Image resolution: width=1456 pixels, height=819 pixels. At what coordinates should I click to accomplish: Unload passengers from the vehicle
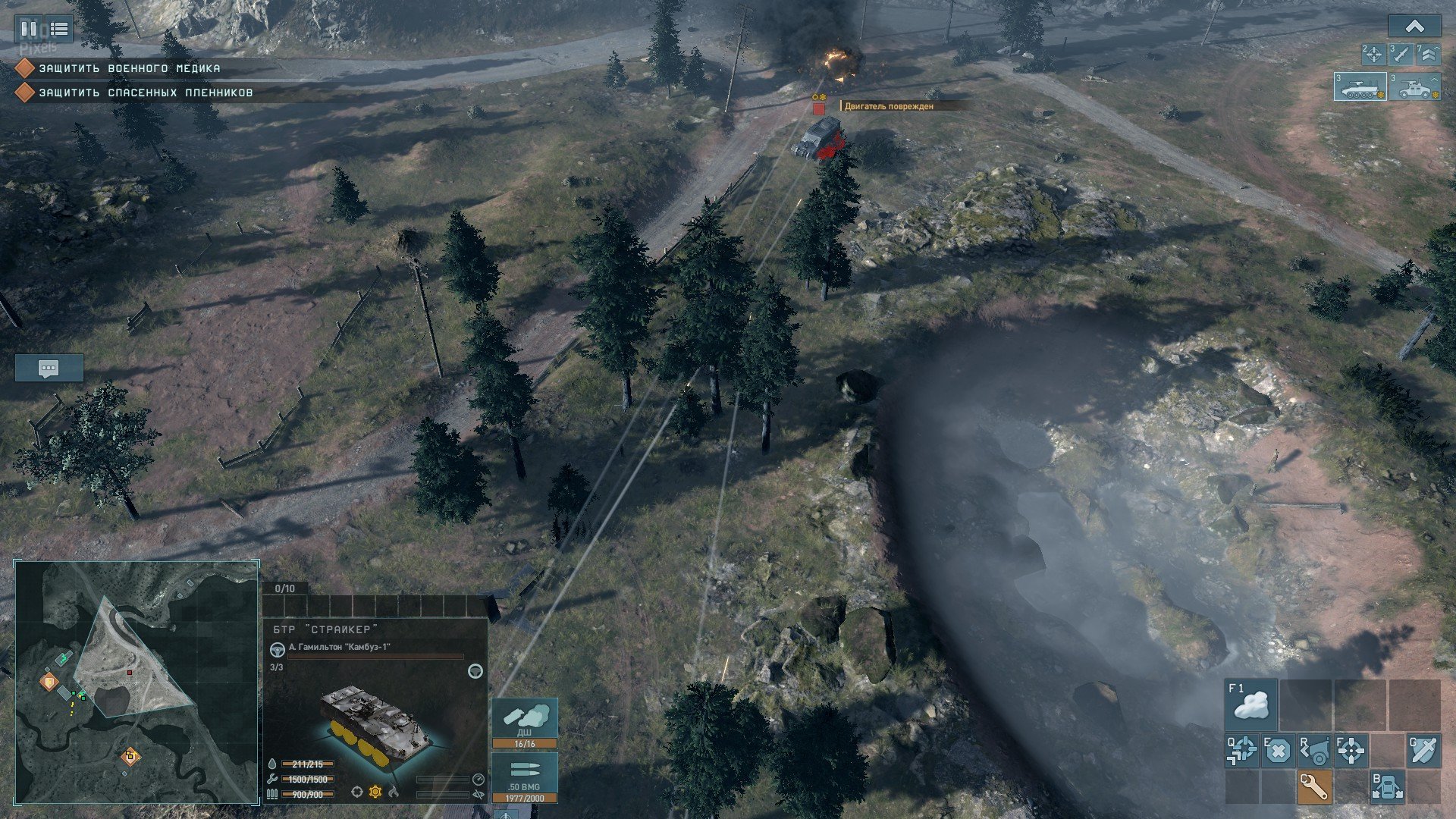[1387, 787]
